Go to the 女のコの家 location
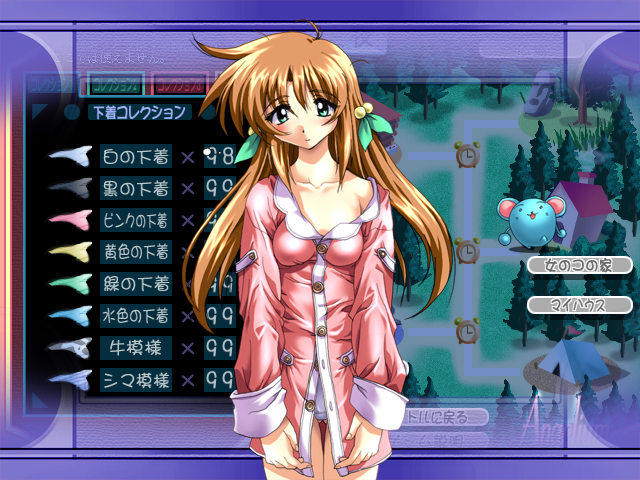 tap(580, 266)
